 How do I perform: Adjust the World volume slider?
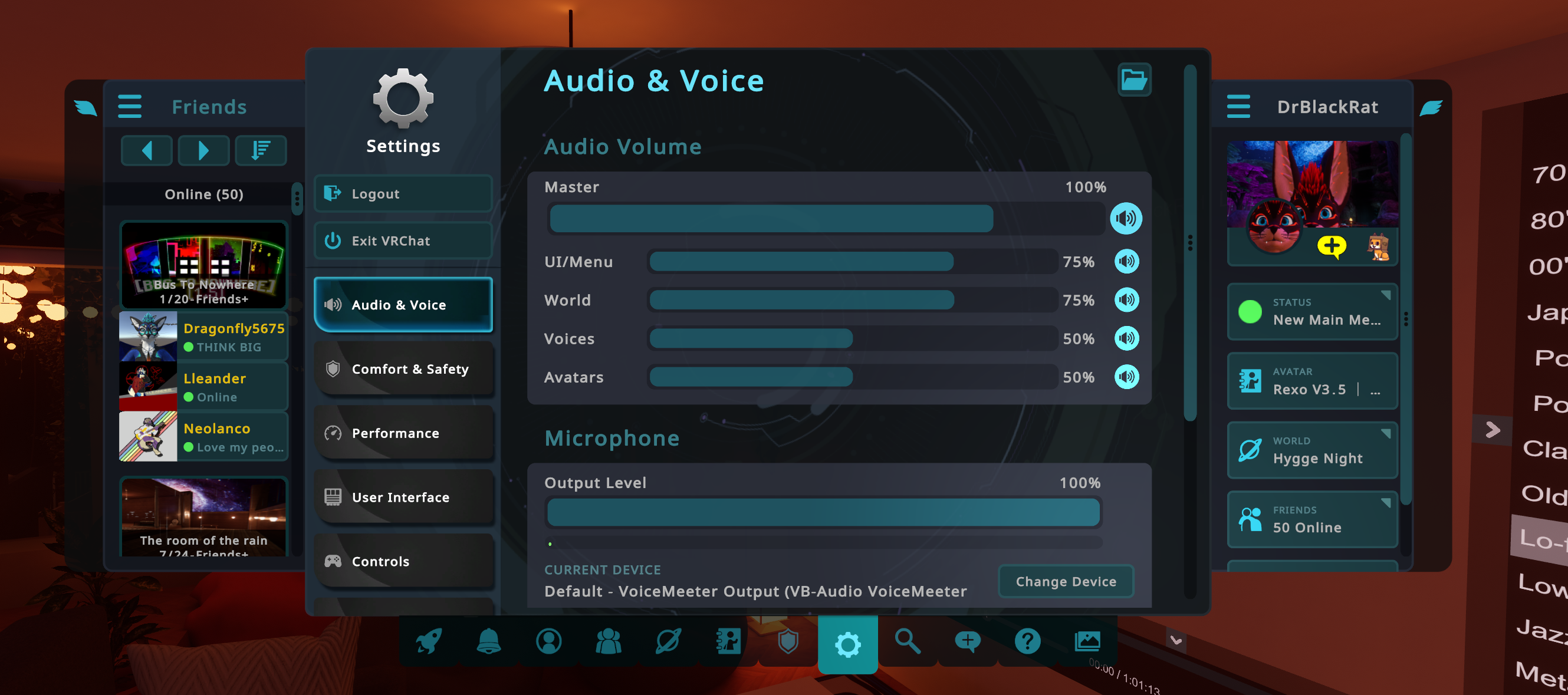pos(851,300)
